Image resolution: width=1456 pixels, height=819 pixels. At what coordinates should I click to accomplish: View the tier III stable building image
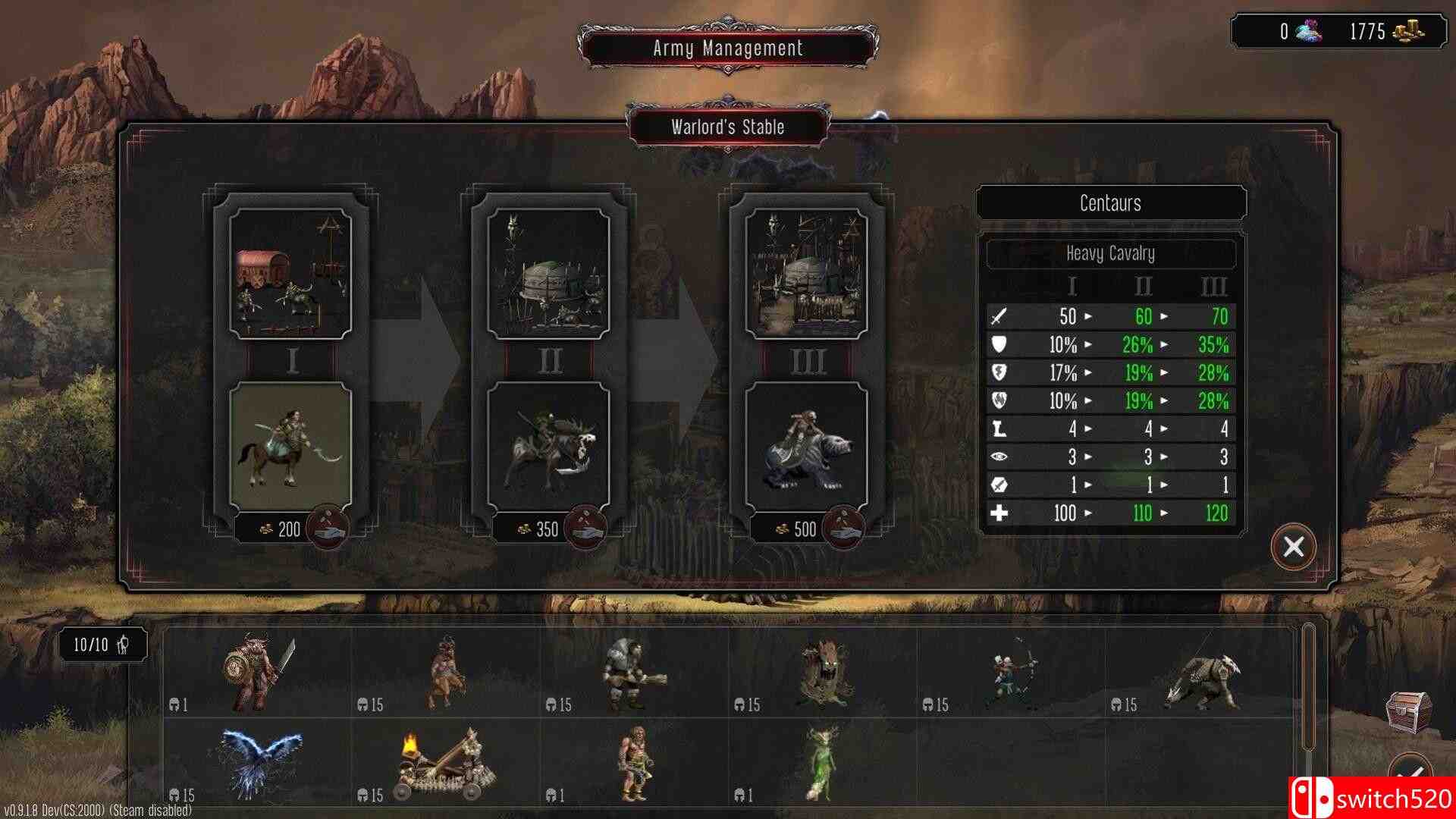coord(806,273)
